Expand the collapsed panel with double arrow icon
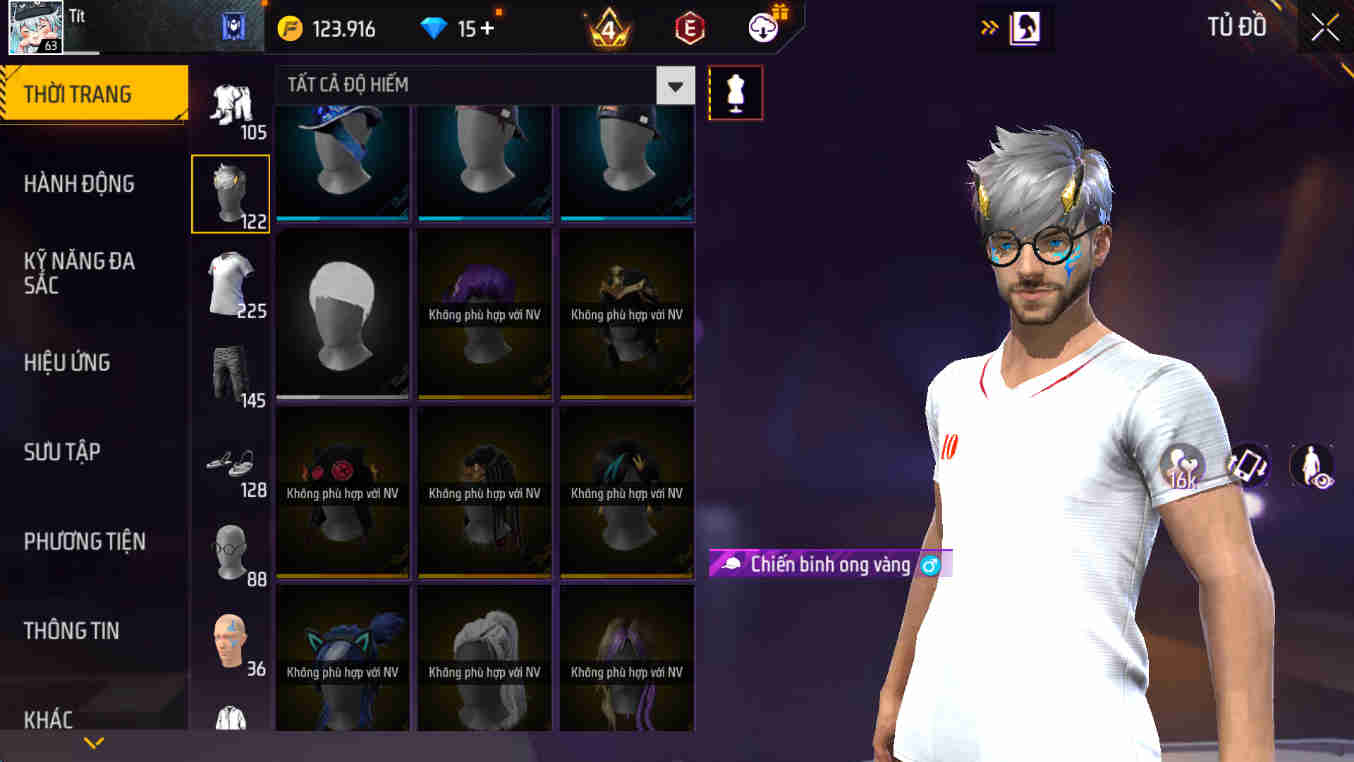Screen dimensions: 1354x762 [x=990, y=28]
